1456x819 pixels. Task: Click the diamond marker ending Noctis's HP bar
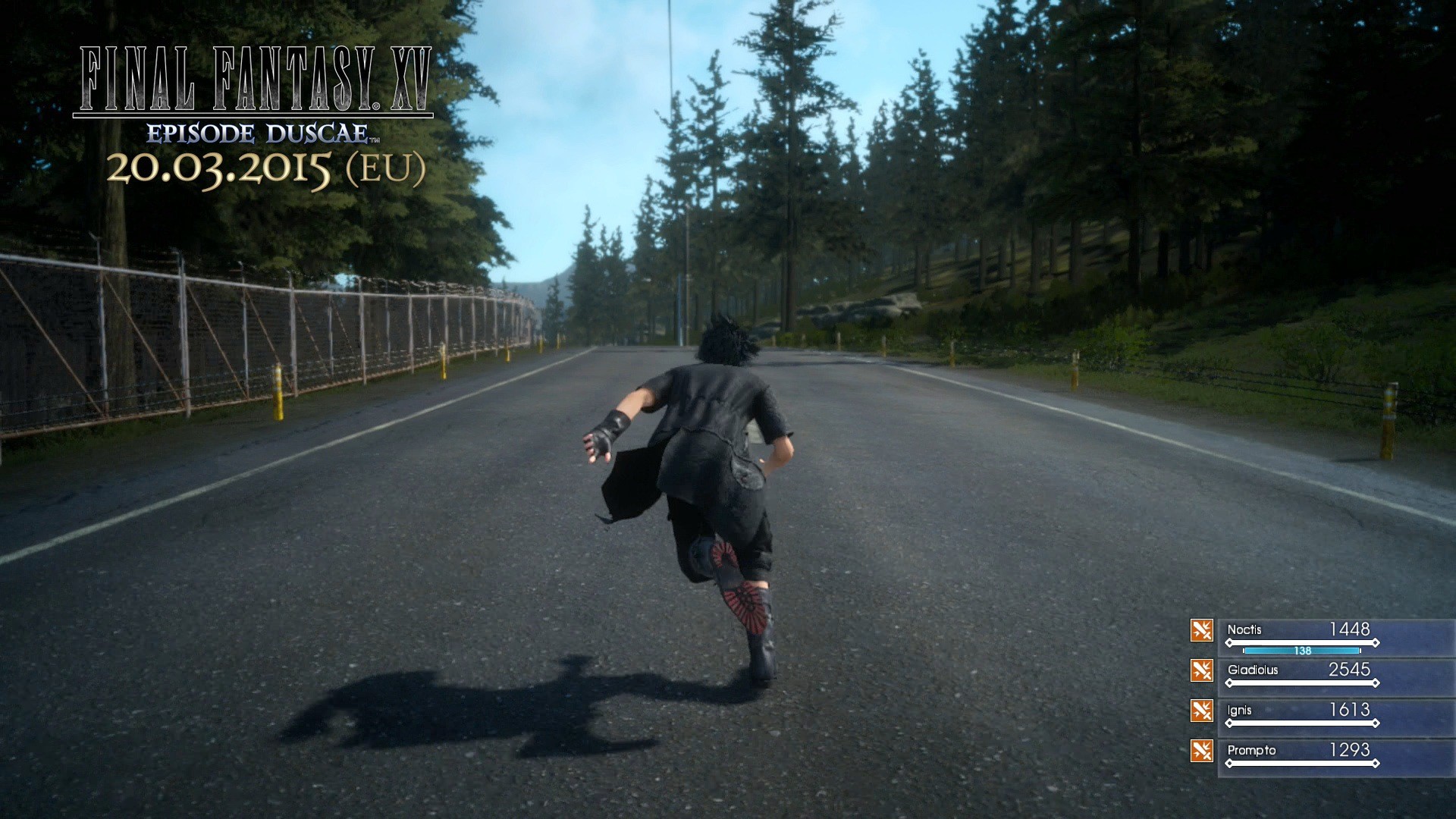coord(1376,642)
